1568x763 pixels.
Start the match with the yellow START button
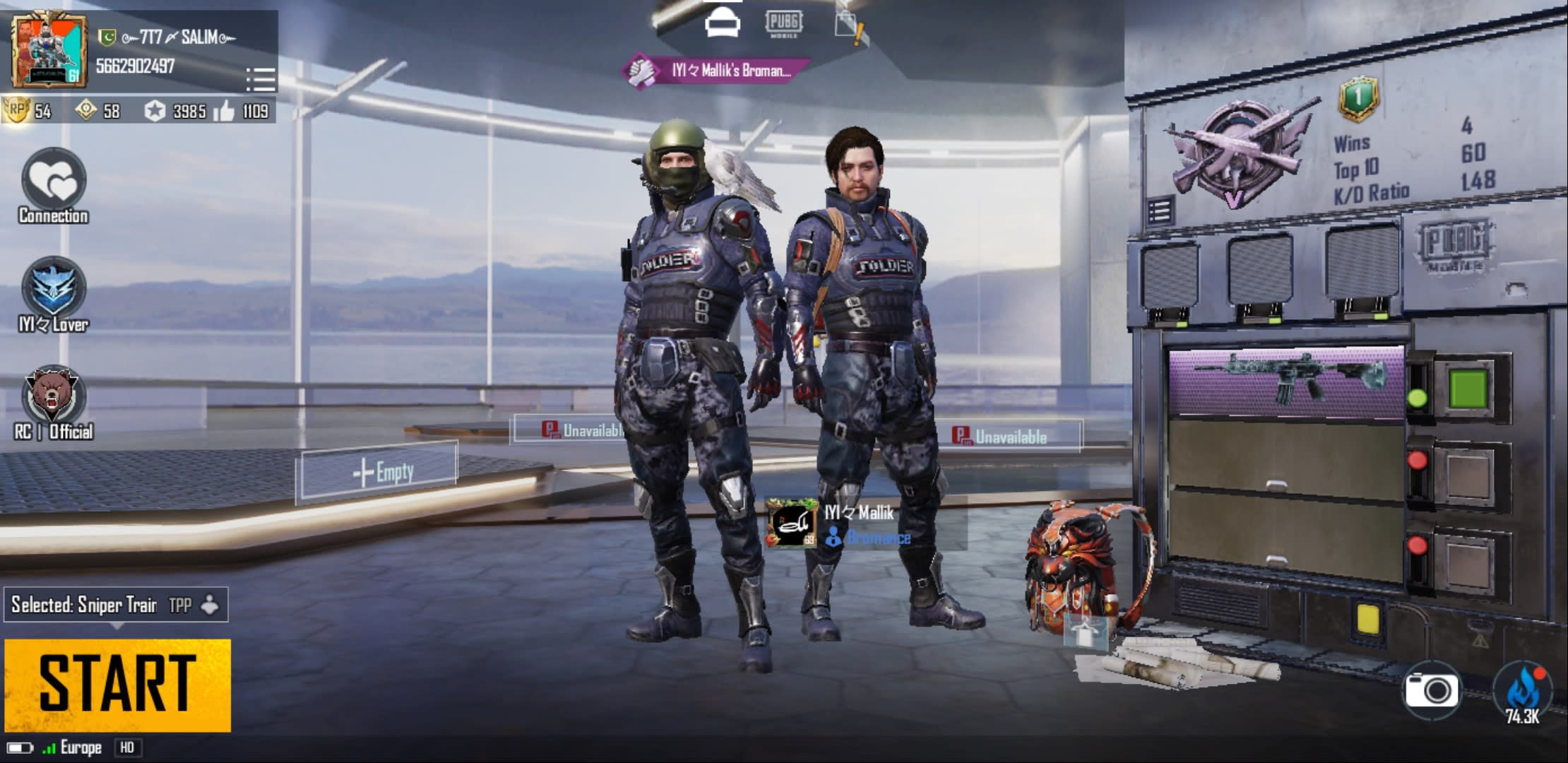click(117, 684)
